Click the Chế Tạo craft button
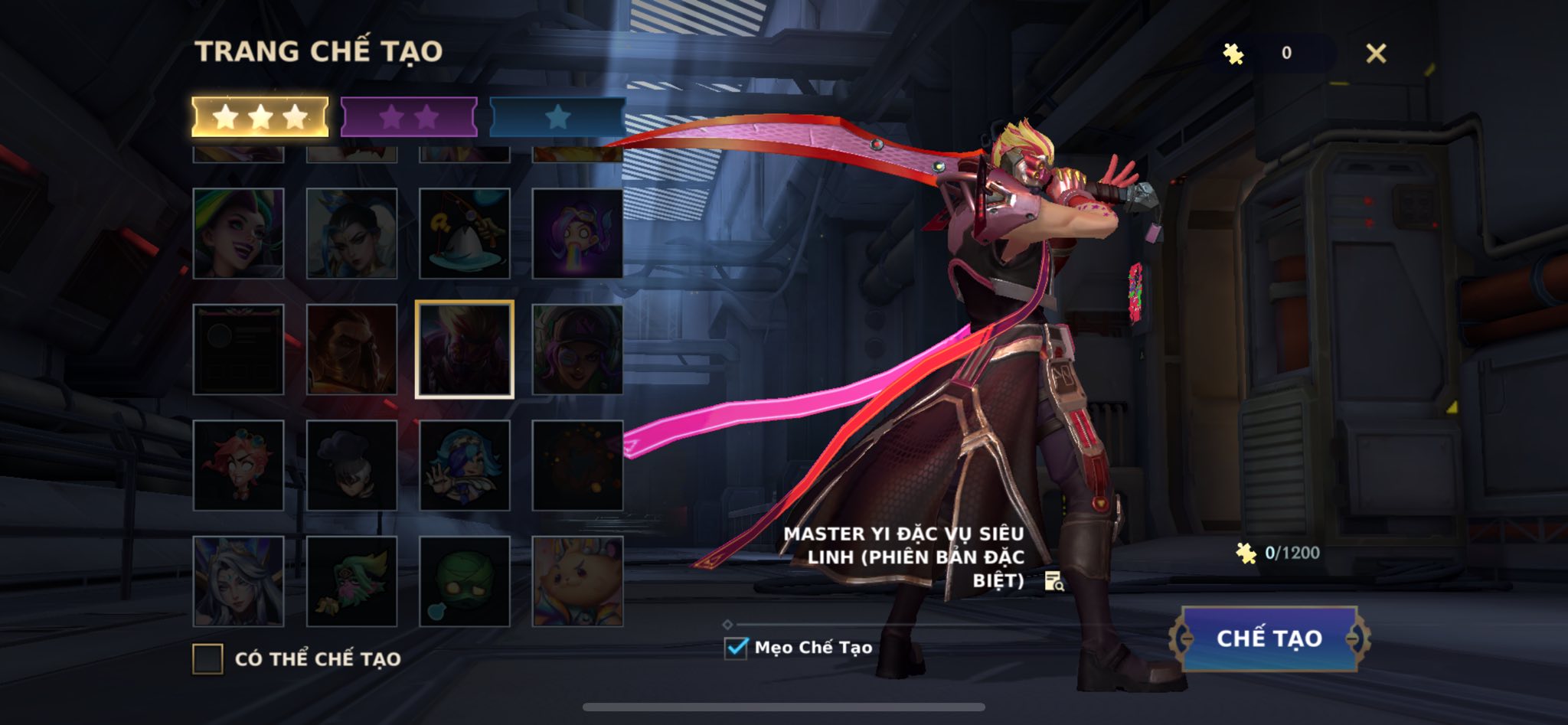Image resolution: width=1568 pixels, height=725 pixels. click(1269, 638)
